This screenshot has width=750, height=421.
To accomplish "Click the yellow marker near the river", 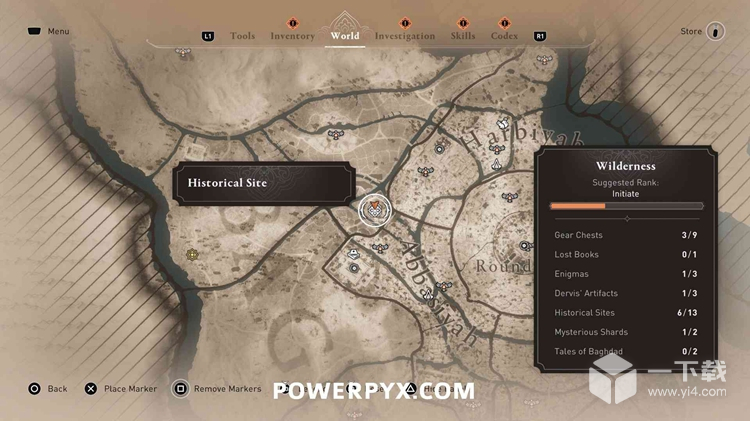I will (192, 255).
